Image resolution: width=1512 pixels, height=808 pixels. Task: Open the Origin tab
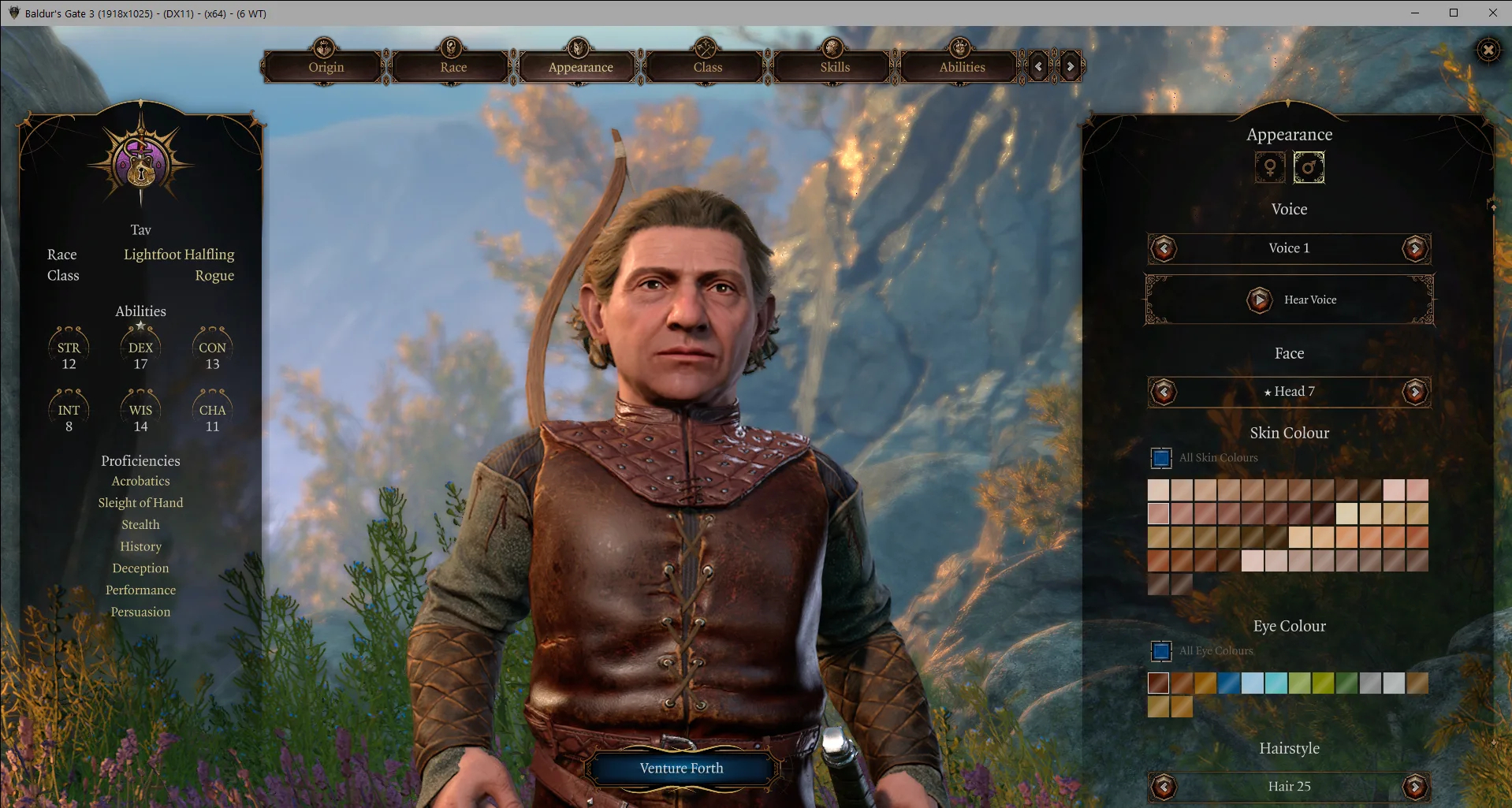click(326, 67)
